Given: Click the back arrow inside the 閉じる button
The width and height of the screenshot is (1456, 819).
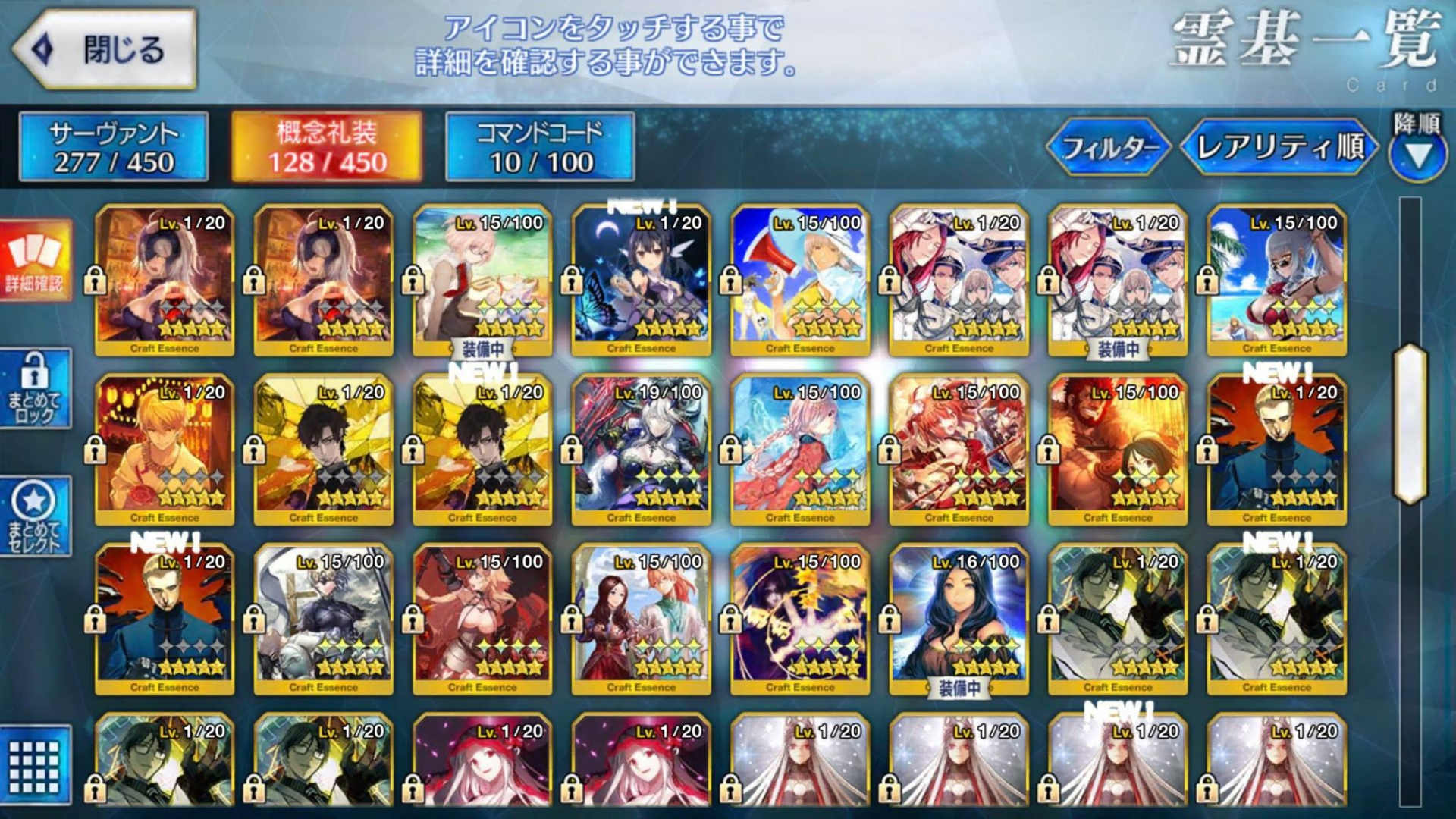Looking at the screenshot, I should [42, 47].
